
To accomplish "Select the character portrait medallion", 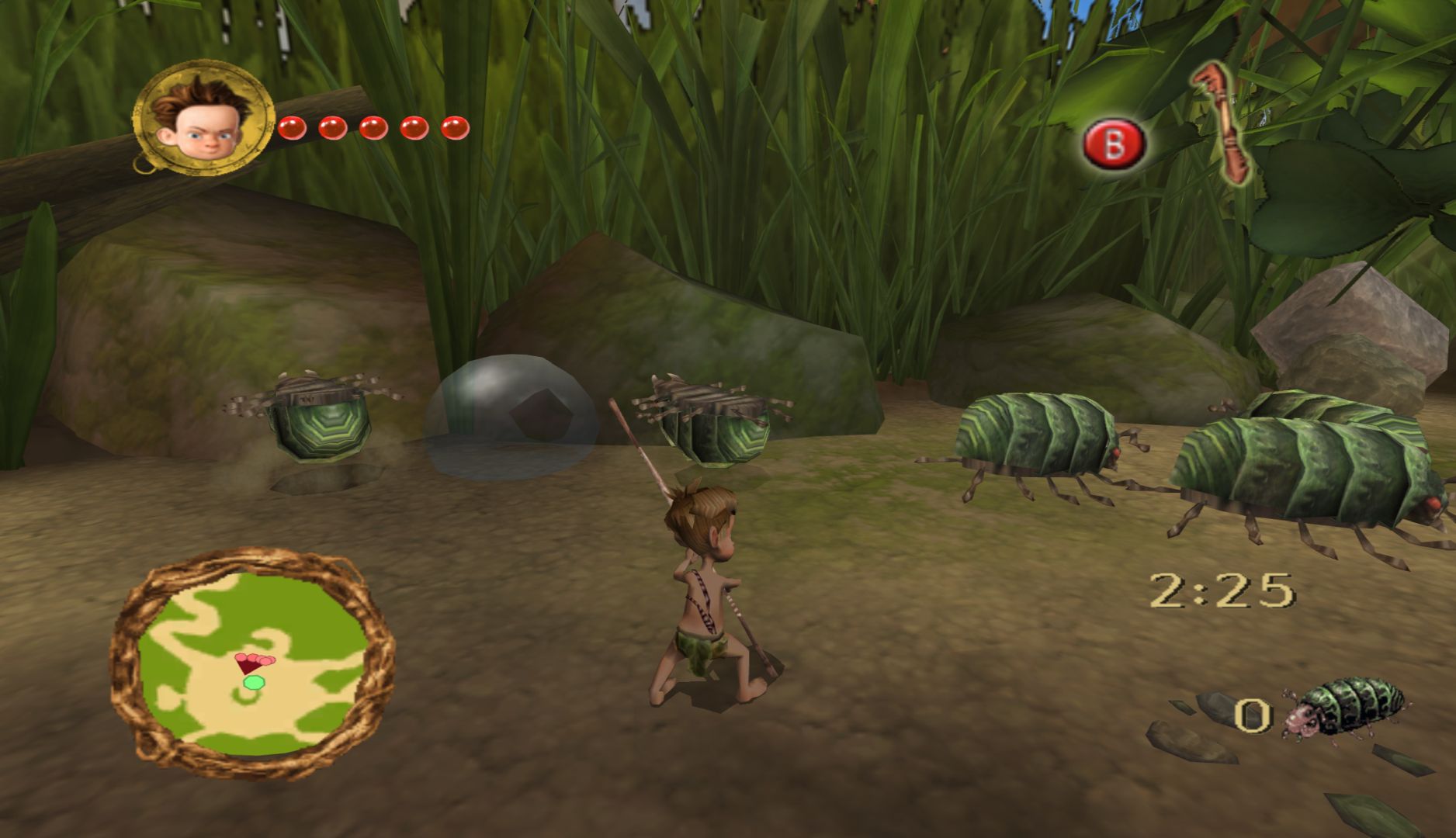I will pyautogui.click(x=204, y=119).
